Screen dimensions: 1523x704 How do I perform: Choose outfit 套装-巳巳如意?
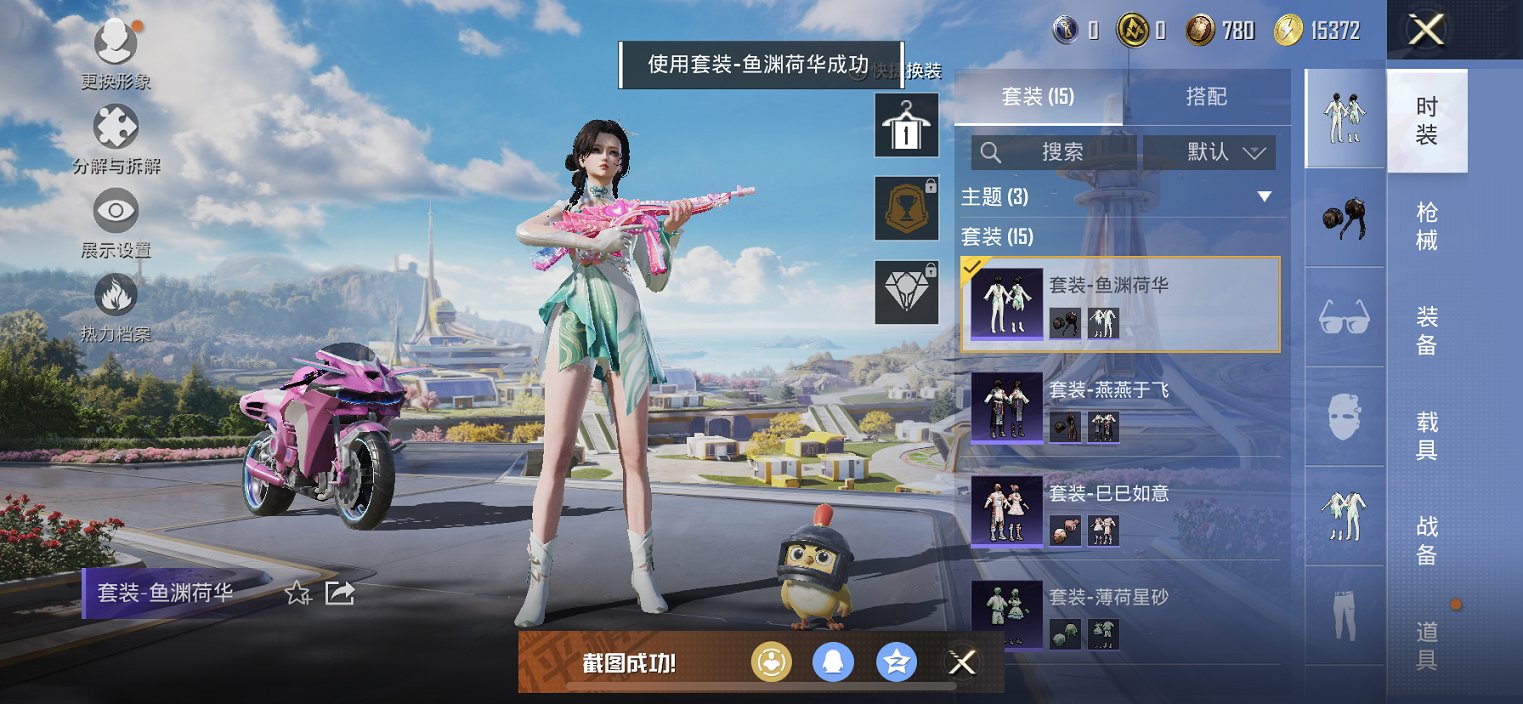pyautogui.click(x=1120, y=511)
